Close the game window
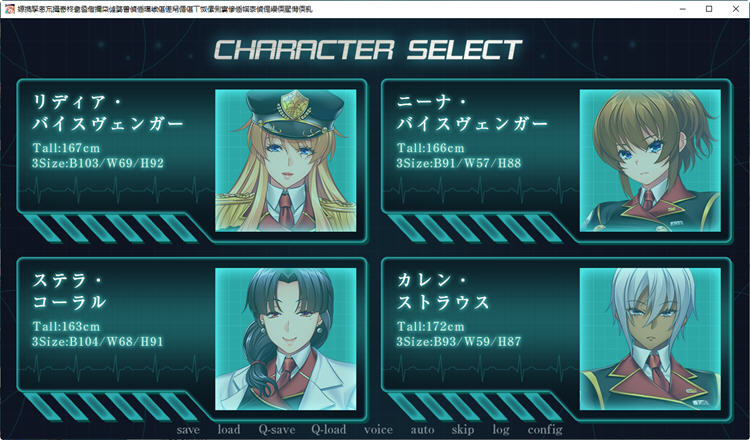 click(x=736, y=8)
